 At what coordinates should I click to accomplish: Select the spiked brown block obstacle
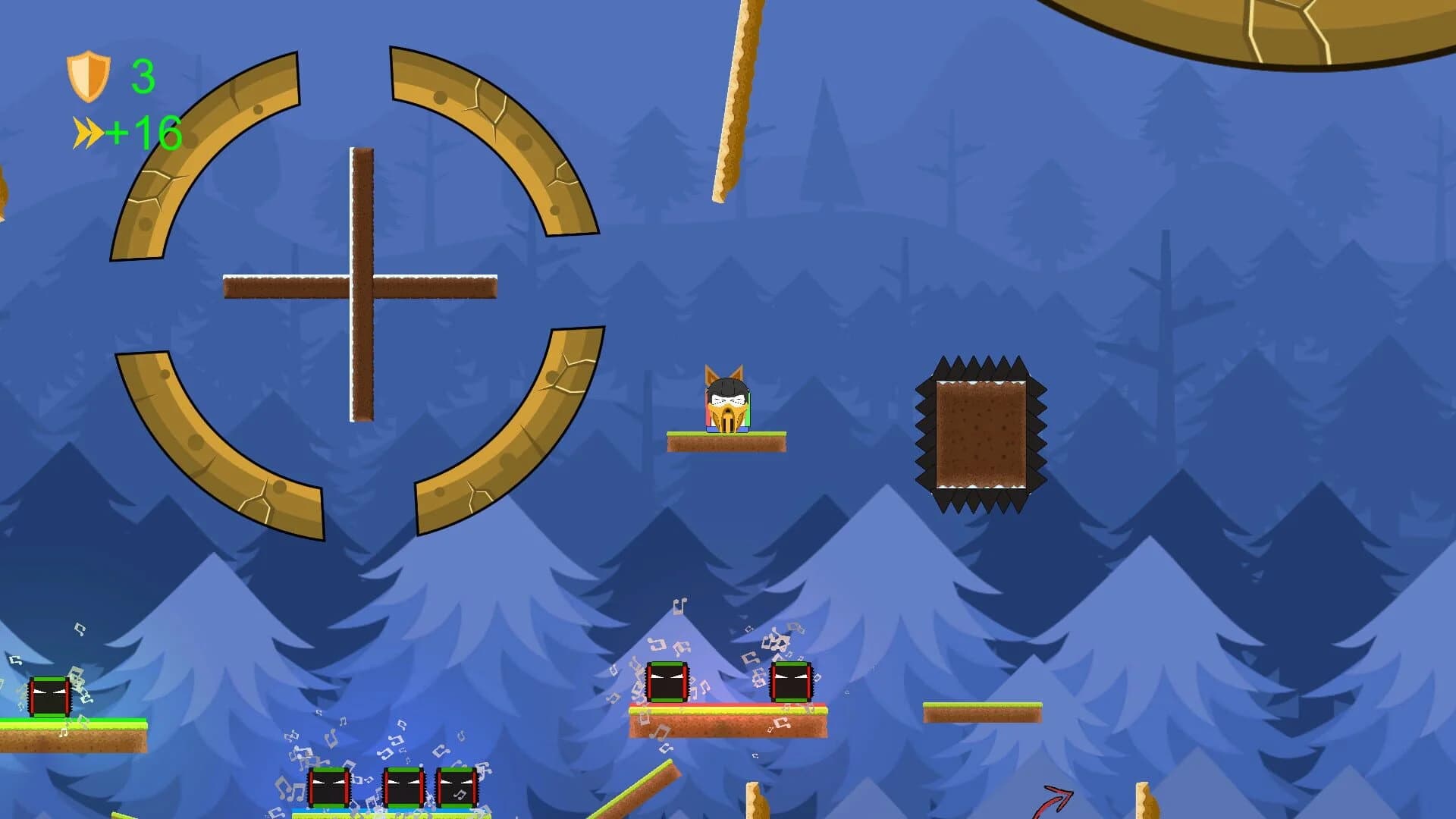(x=982, y=432)
